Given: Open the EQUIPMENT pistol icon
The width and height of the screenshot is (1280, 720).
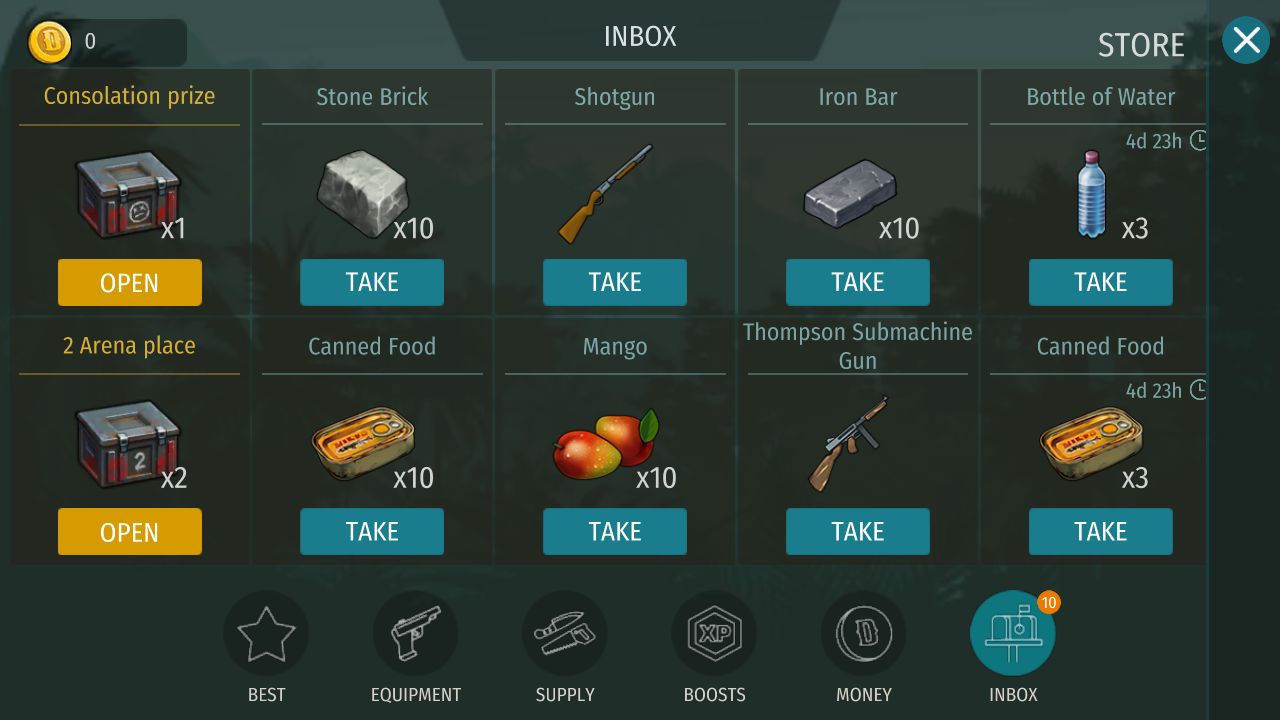Looking at the screenshot, I should [415, 632].
